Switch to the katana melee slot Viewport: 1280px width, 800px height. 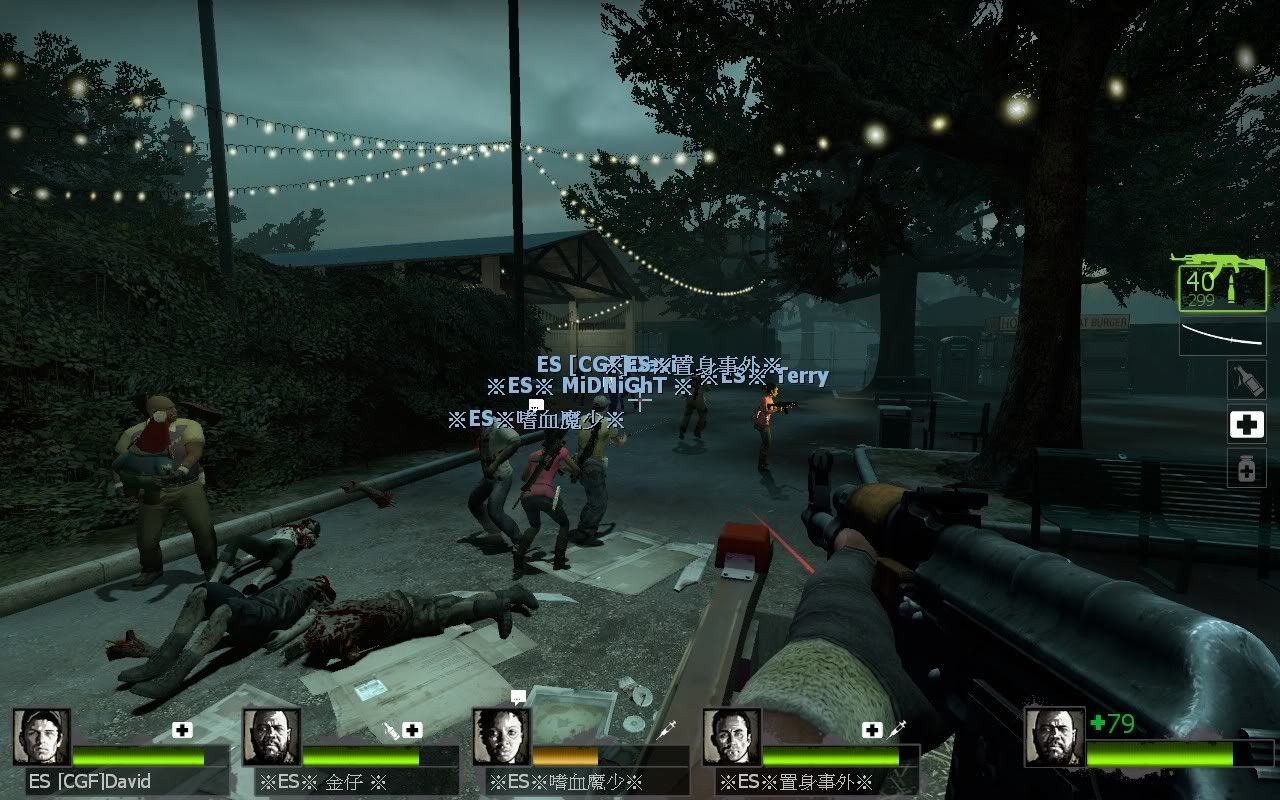(1222, 336)
